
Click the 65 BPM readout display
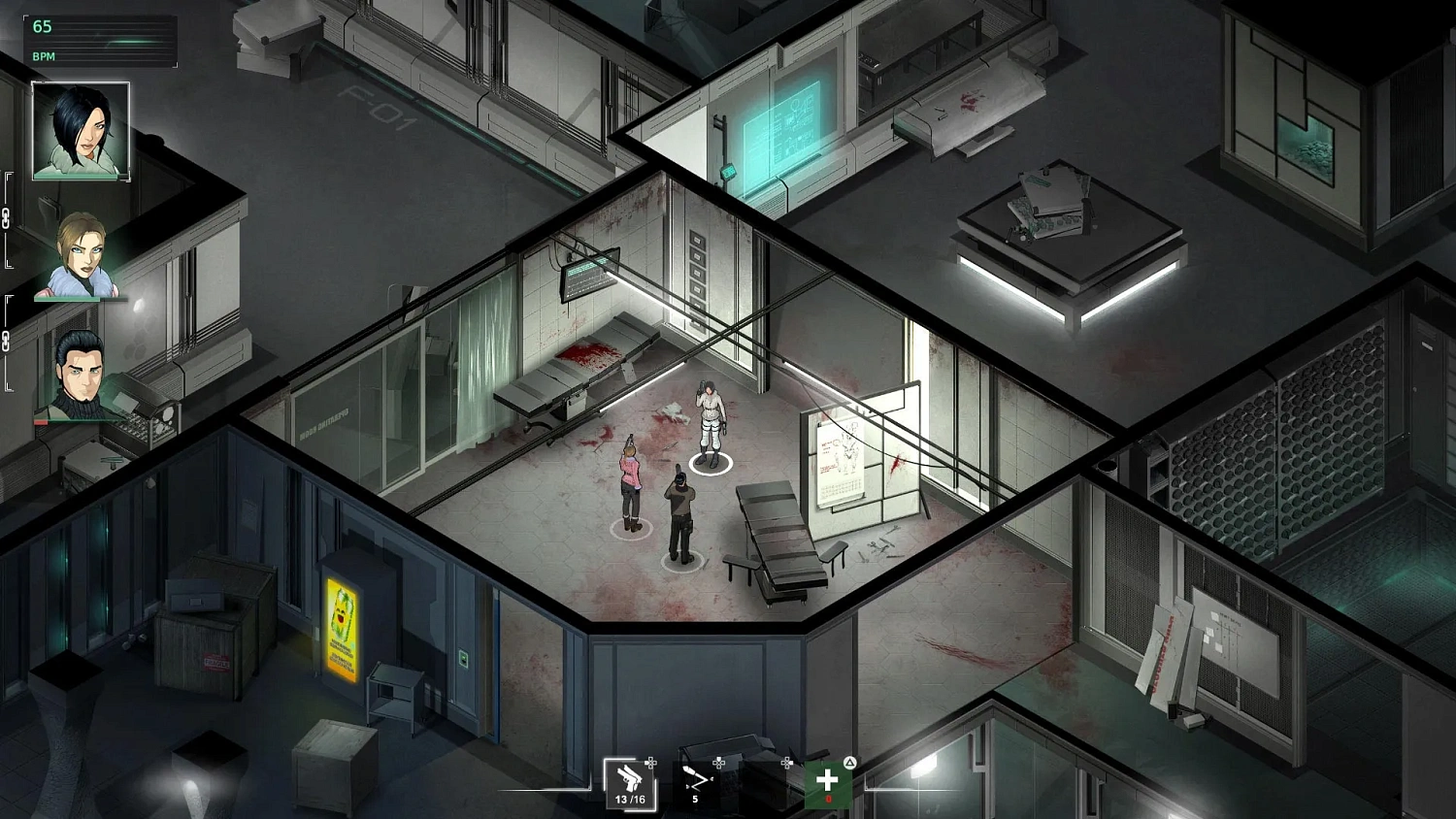(x=43, y=26)
